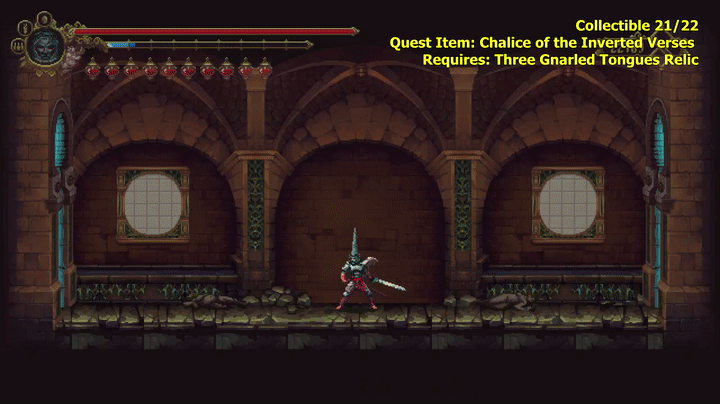Select the candle icon beside the portrait

[26, 27]
